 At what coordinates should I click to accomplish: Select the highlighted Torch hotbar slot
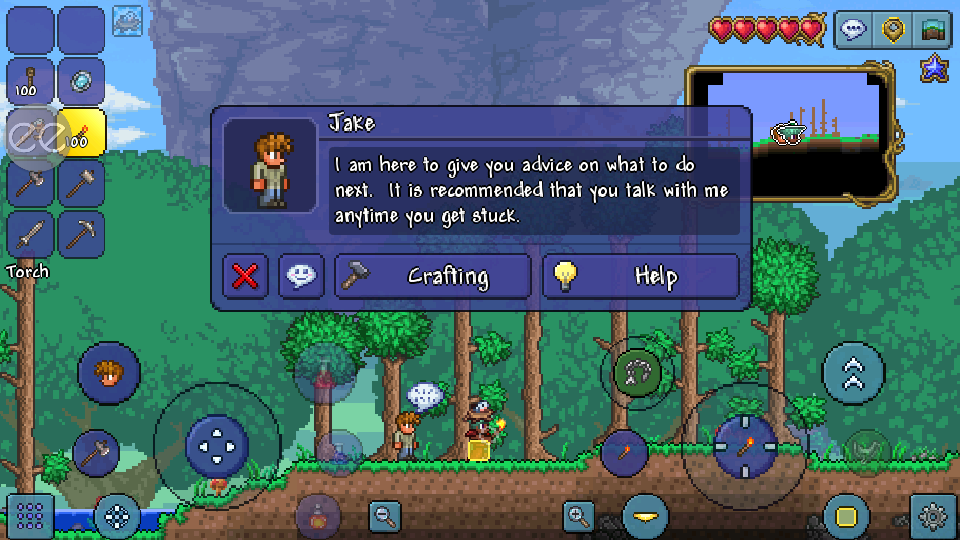82,133
